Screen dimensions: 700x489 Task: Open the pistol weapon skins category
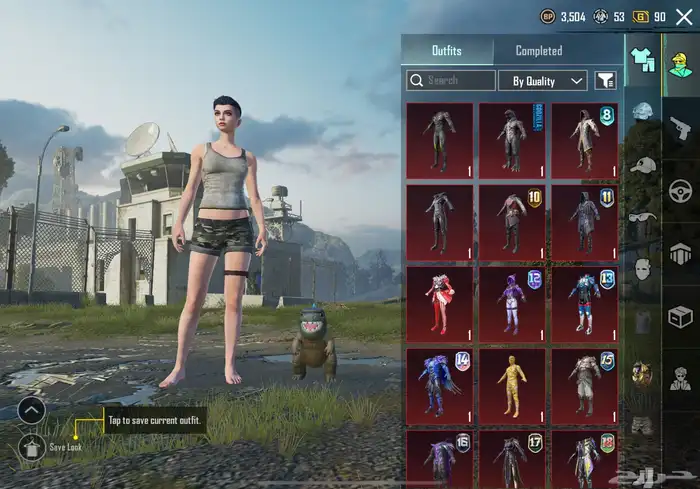[x=680, y=127]
